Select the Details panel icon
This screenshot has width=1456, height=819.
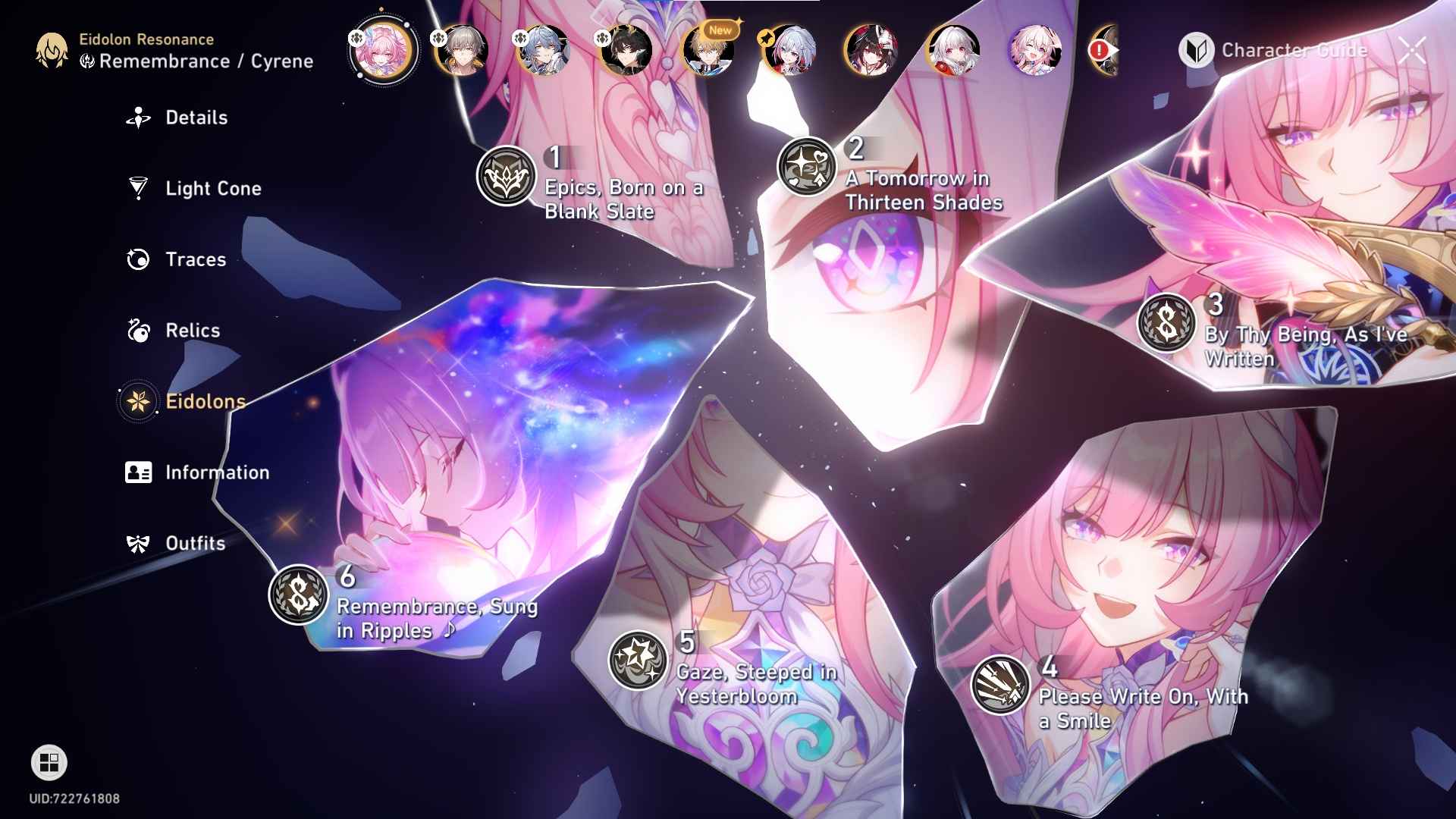point(137,118)
